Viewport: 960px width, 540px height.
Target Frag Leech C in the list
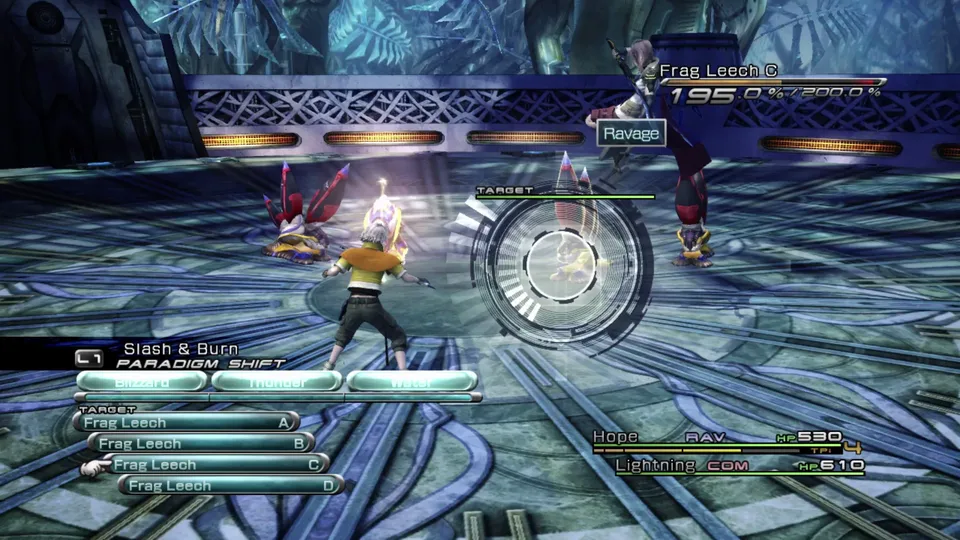[x=215, y=464]
